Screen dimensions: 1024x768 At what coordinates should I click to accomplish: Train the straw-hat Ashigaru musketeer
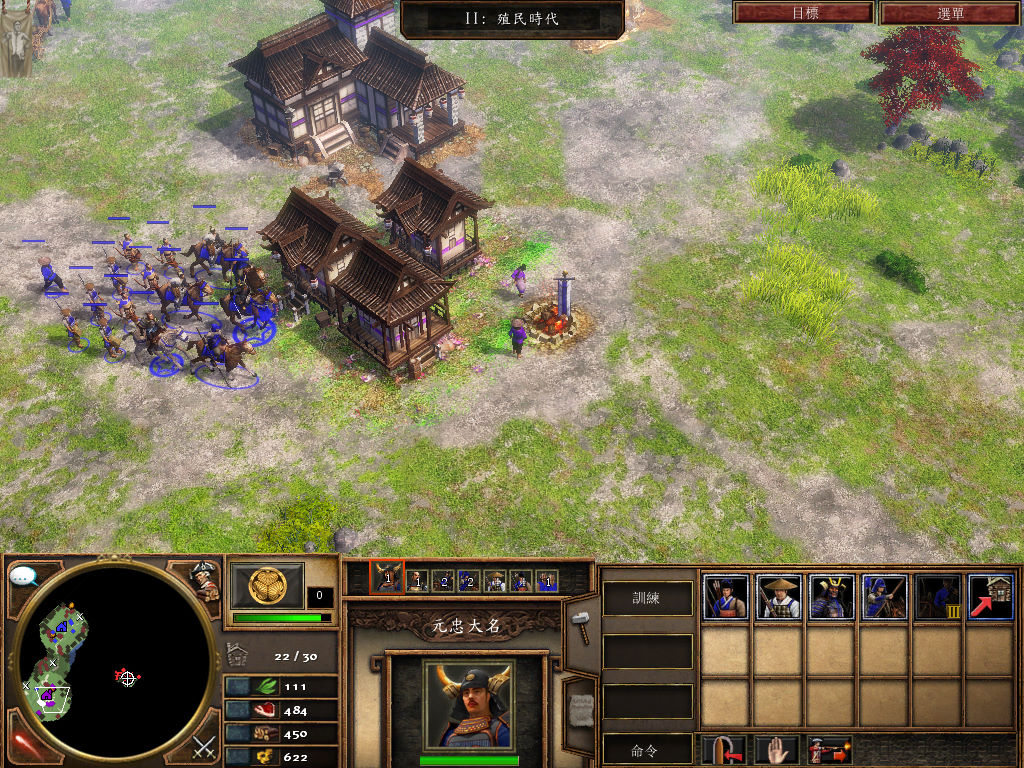[778, 597]
